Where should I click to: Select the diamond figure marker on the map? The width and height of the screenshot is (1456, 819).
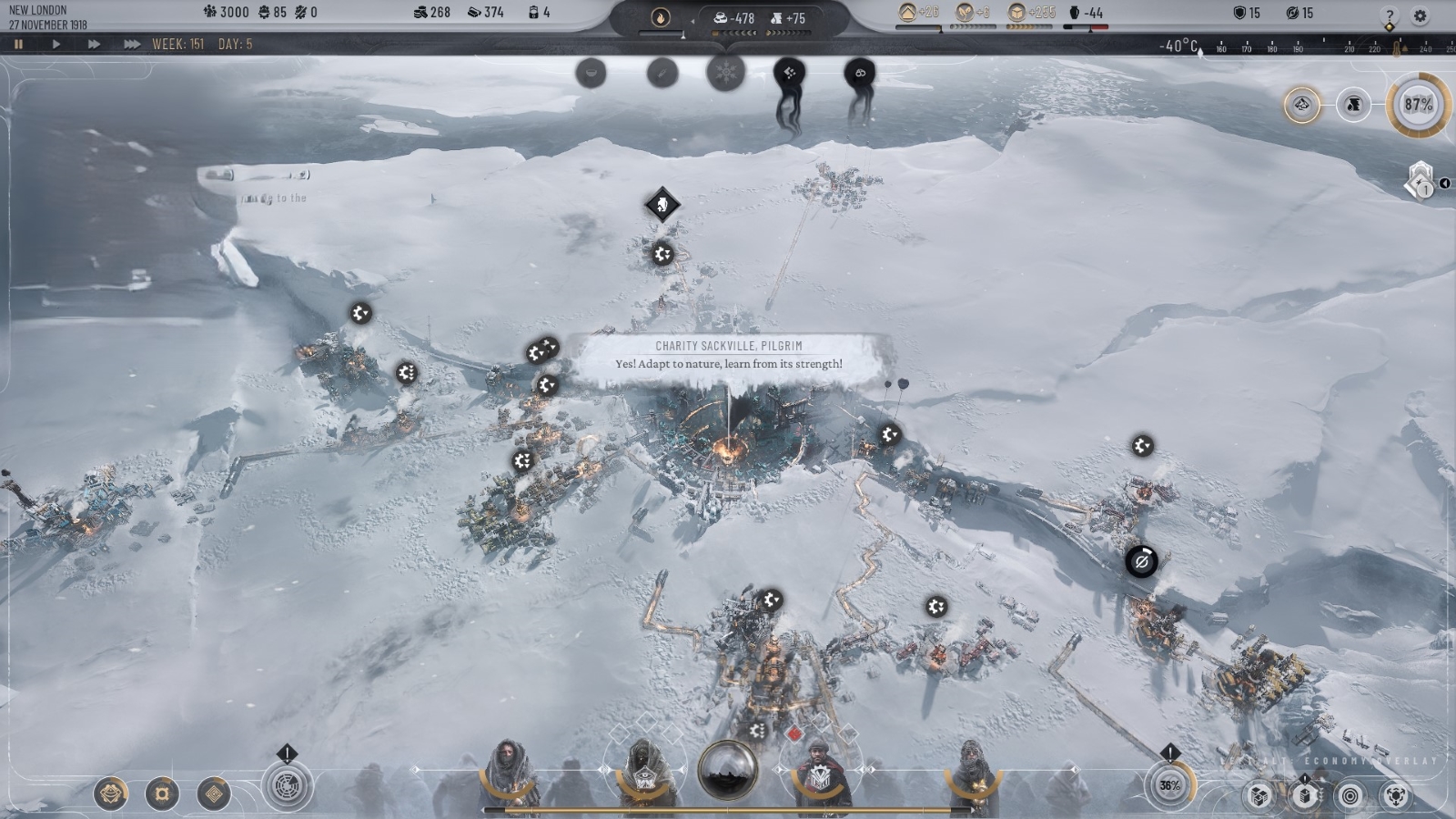click(x=662, y=205)
